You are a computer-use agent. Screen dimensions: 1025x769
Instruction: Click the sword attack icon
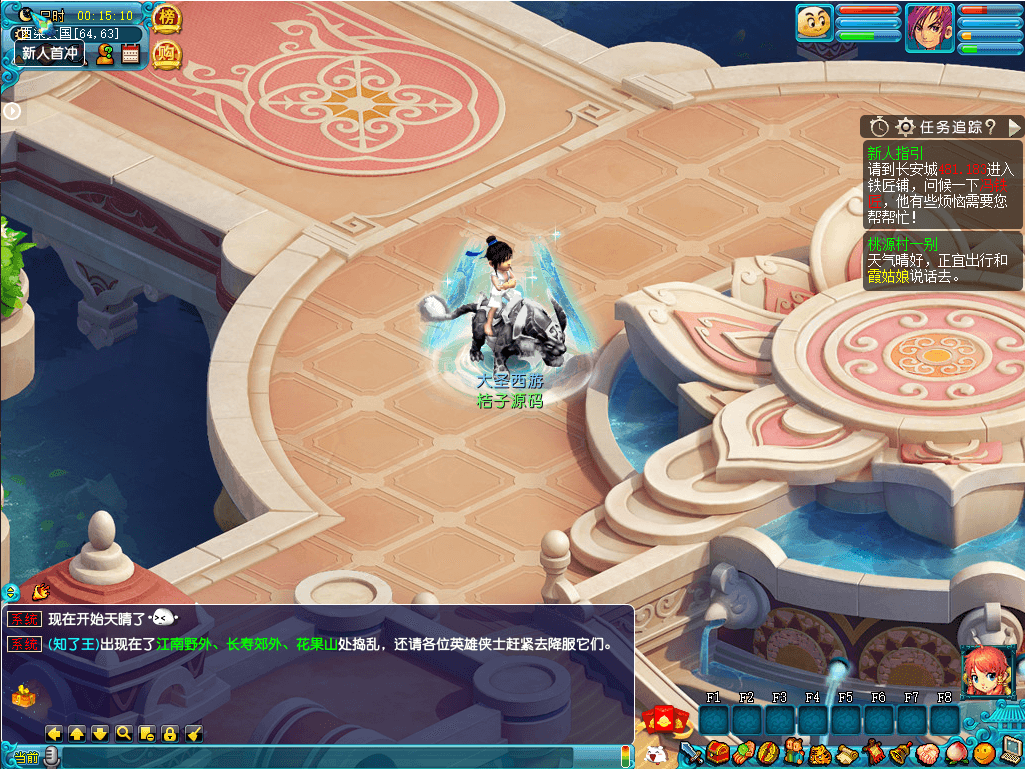click(x=691, y=752)
